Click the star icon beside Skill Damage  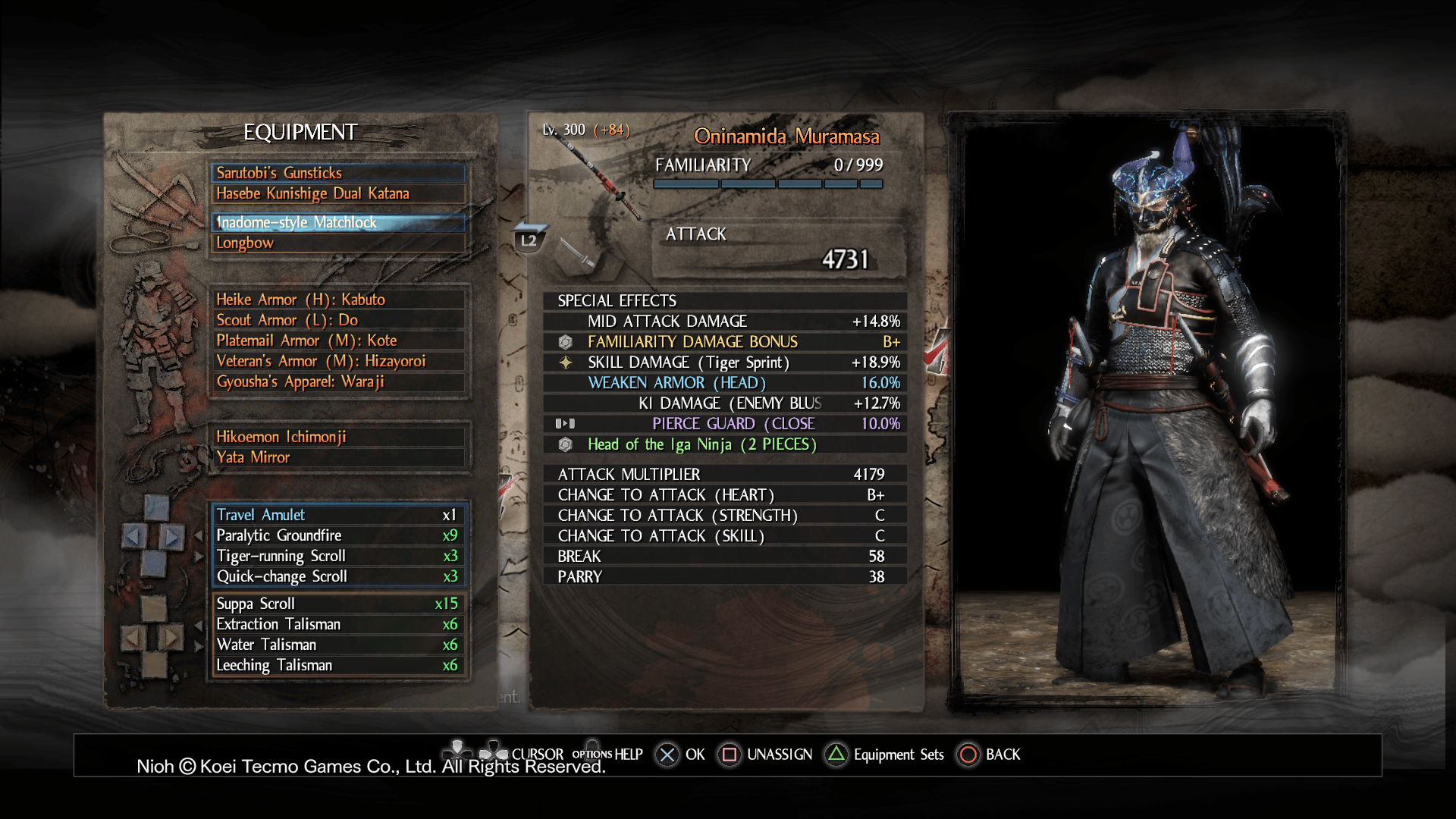tap(565, 362)
